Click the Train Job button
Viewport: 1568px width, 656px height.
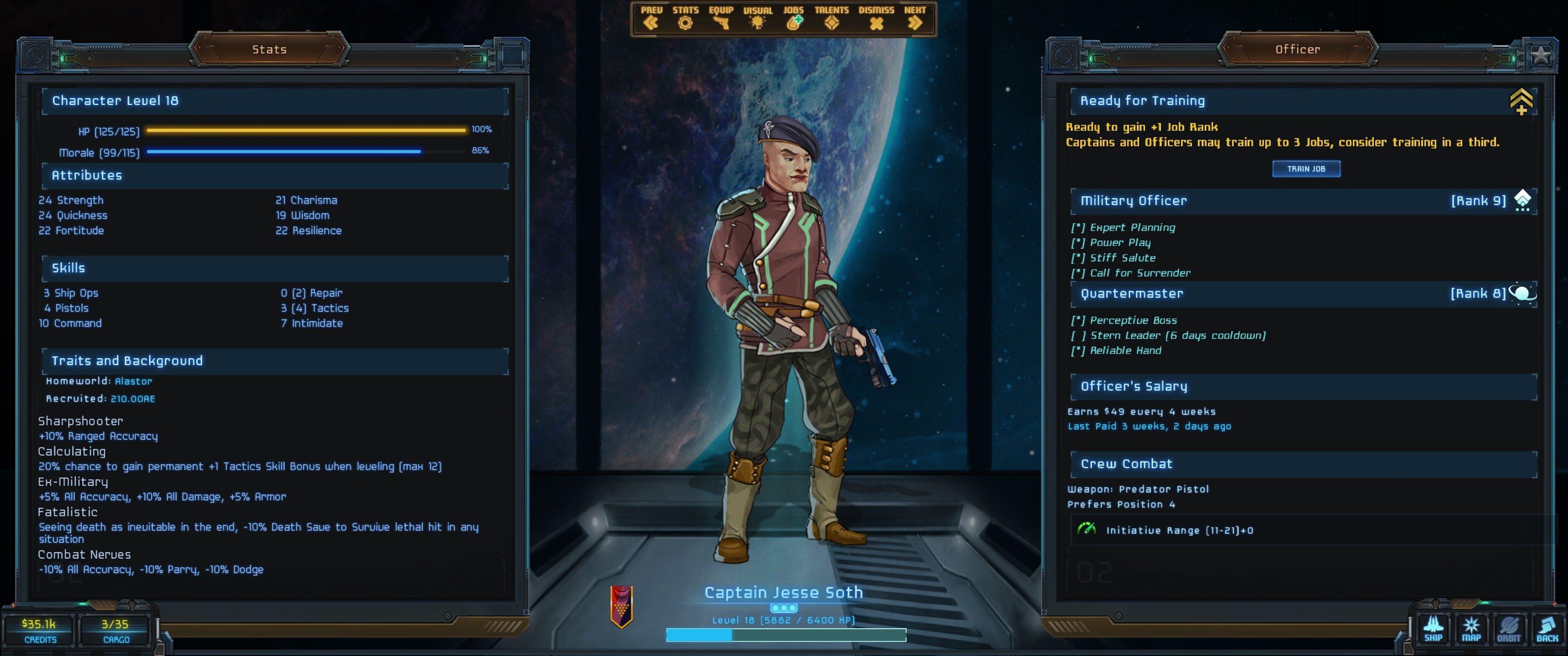[1305, 169]
